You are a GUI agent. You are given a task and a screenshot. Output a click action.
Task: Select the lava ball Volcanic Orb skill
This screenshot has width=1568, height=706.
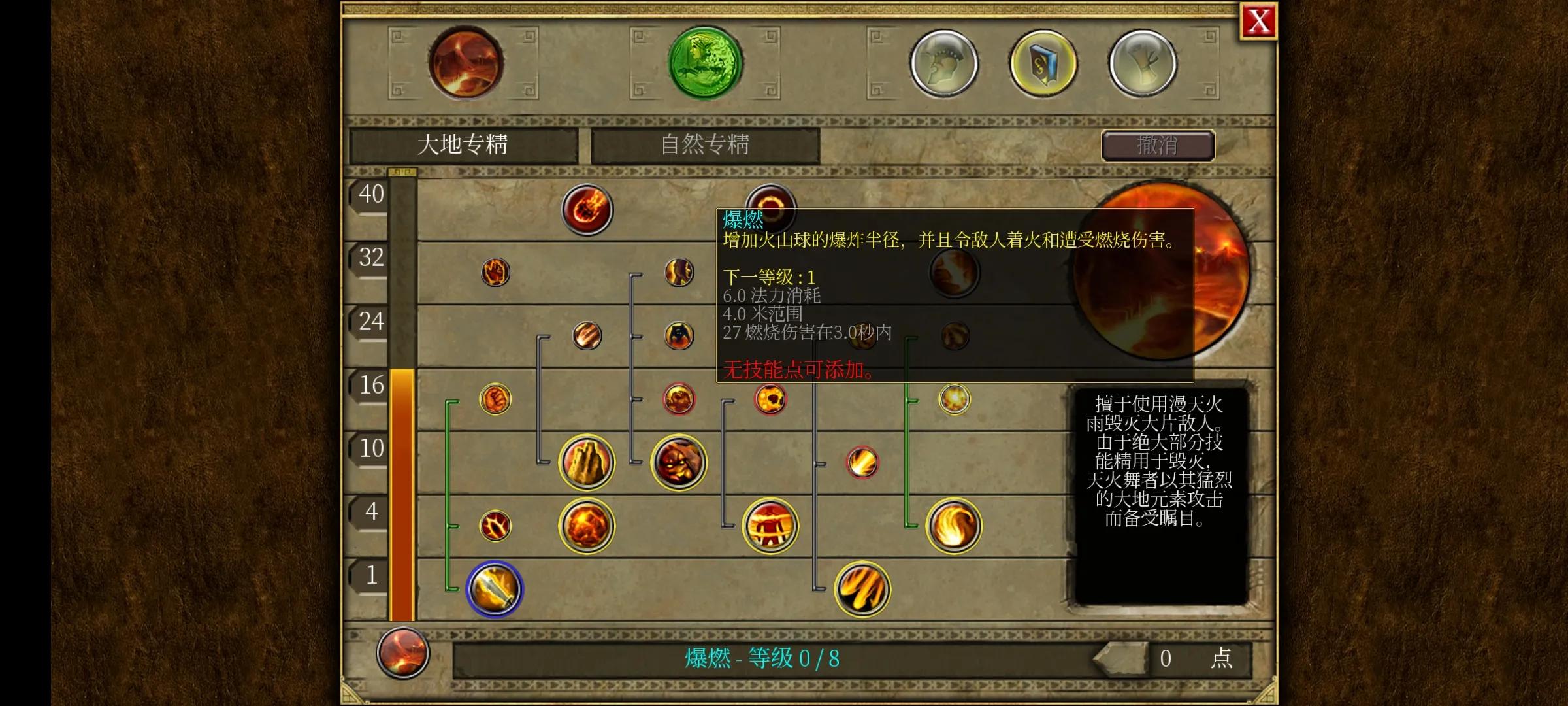tap(587, 526)
